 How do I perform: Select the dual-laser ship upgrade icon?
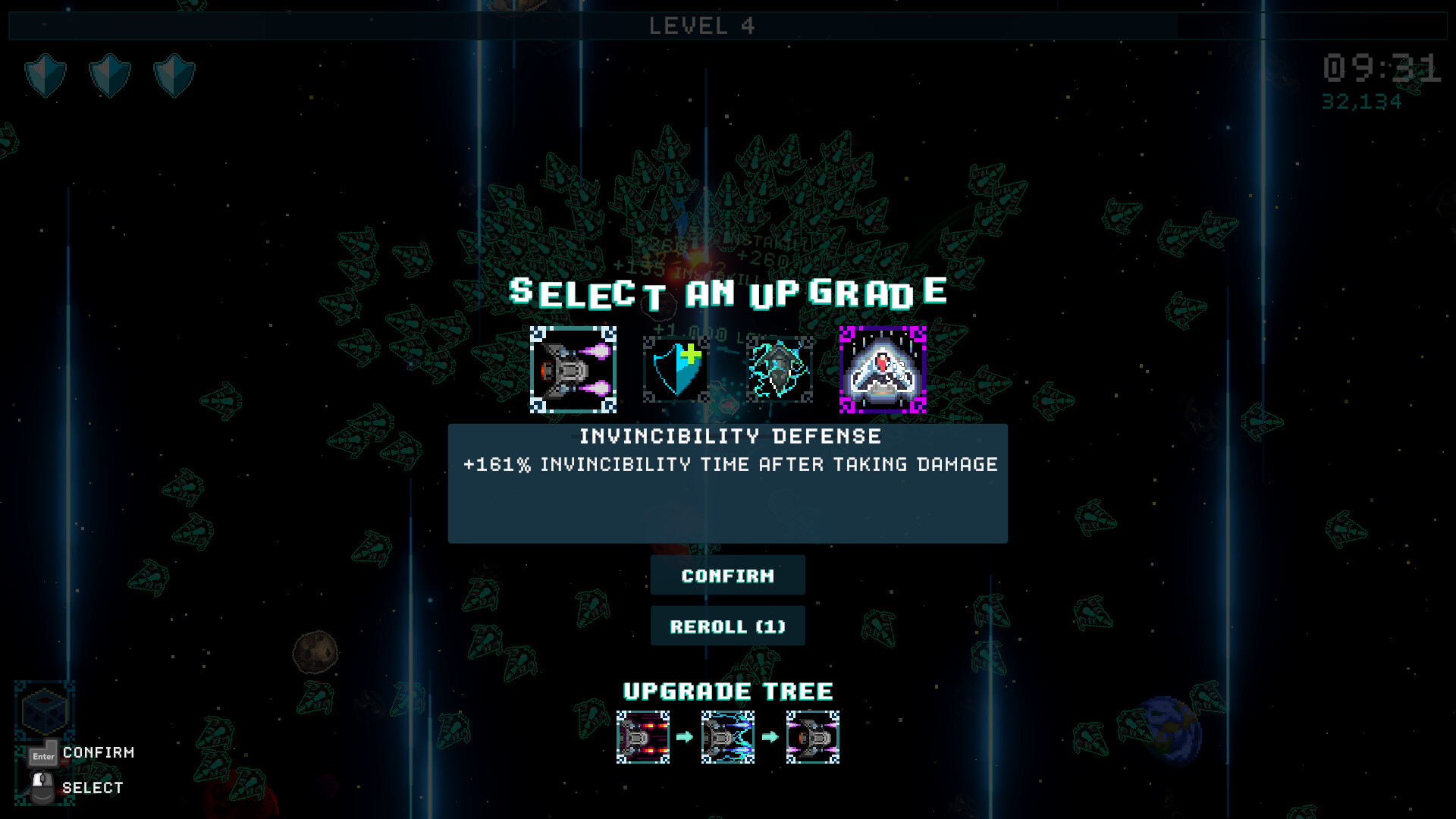click(x=572, y=369)
